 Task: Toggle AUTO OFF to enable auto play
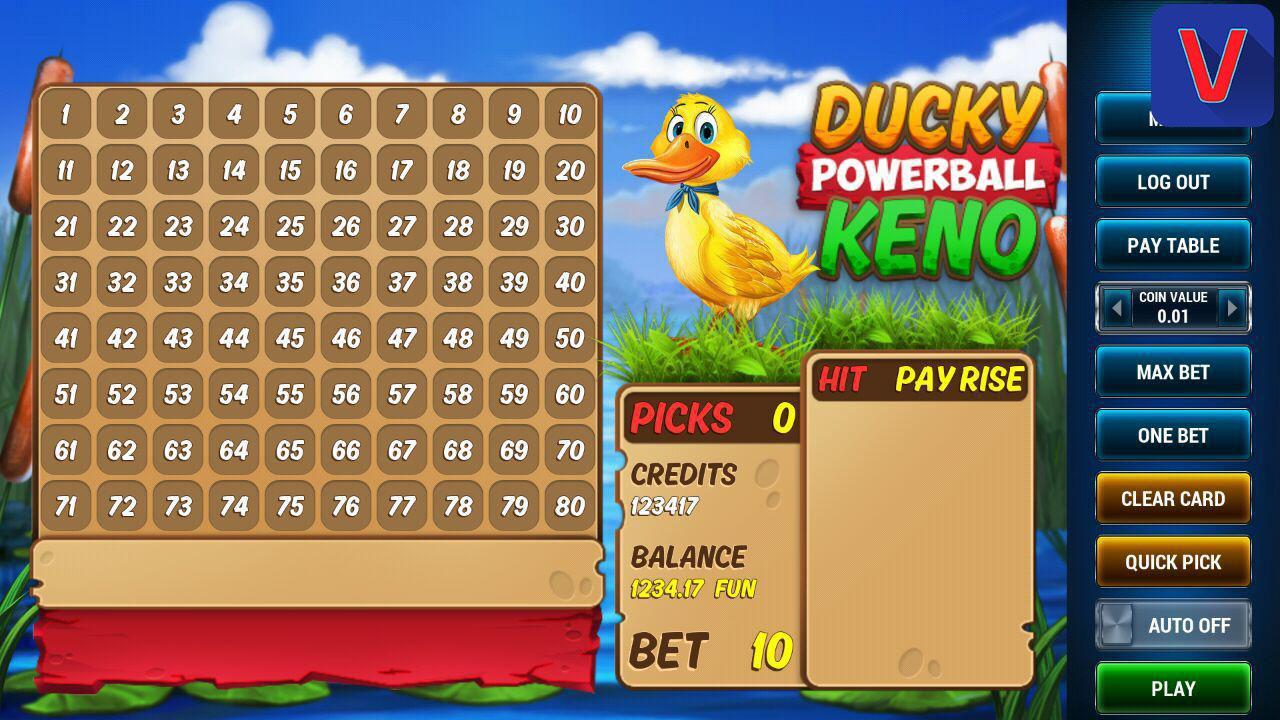(1173, 624)
